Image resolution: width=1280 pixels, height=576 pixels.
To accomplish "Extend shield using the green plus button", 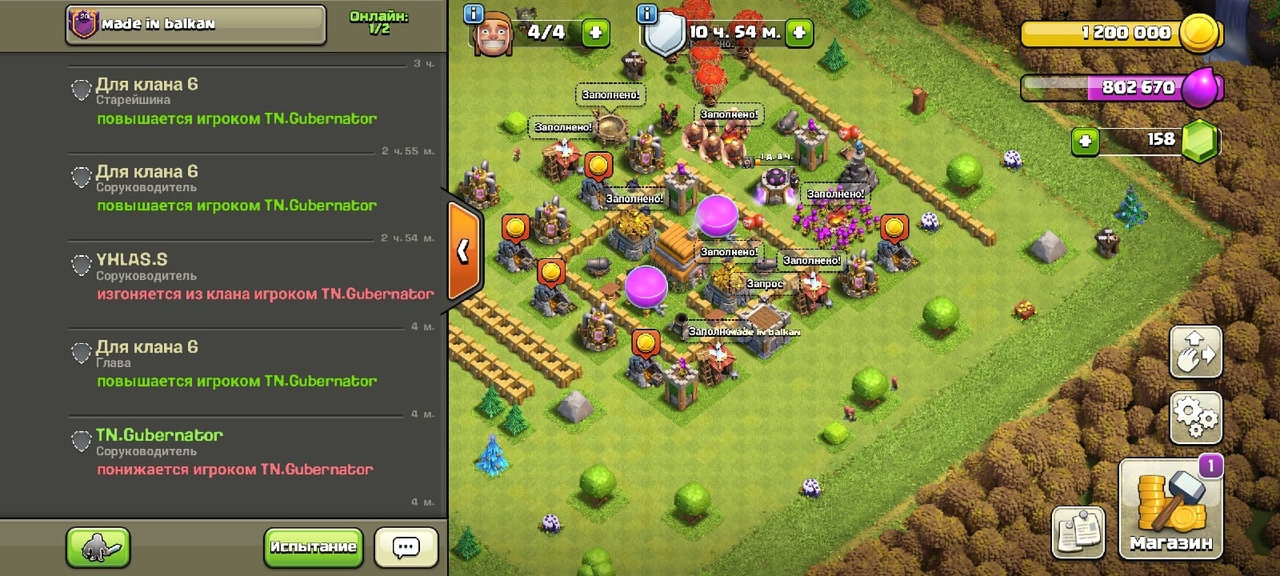I will click(799, 33).
